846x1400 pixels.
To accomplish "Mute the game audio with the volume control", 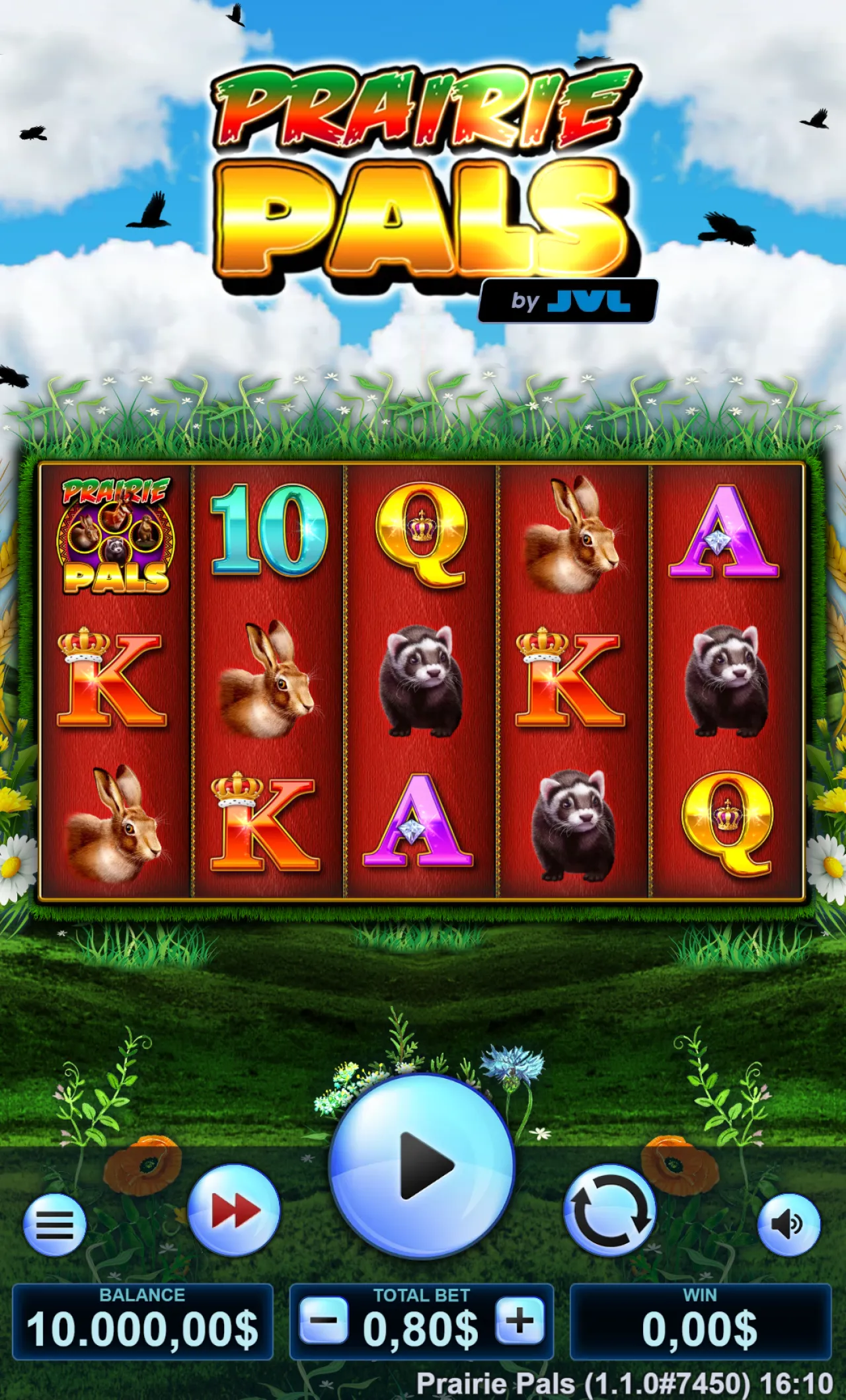I will pyautogui.click(x=790, y=1223).
